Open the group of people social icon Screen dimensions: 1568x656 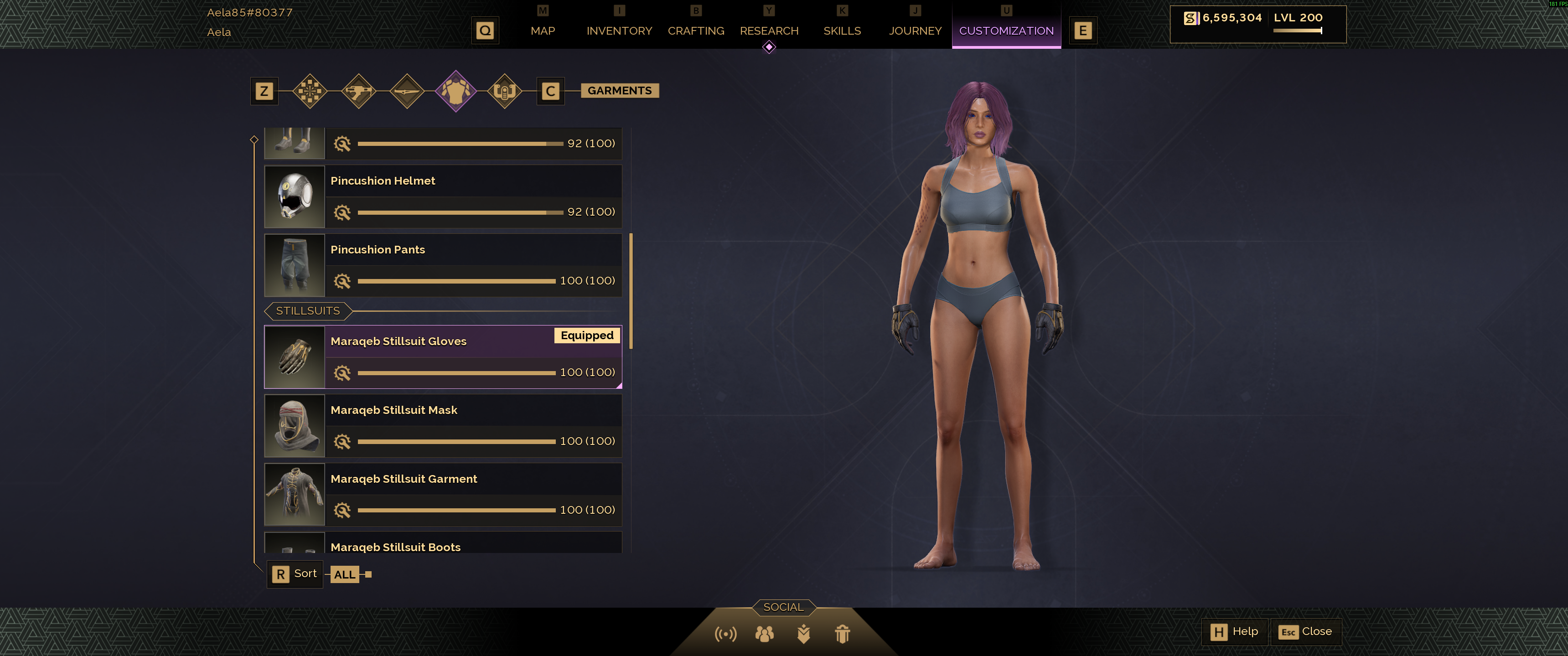pos(765,634)
